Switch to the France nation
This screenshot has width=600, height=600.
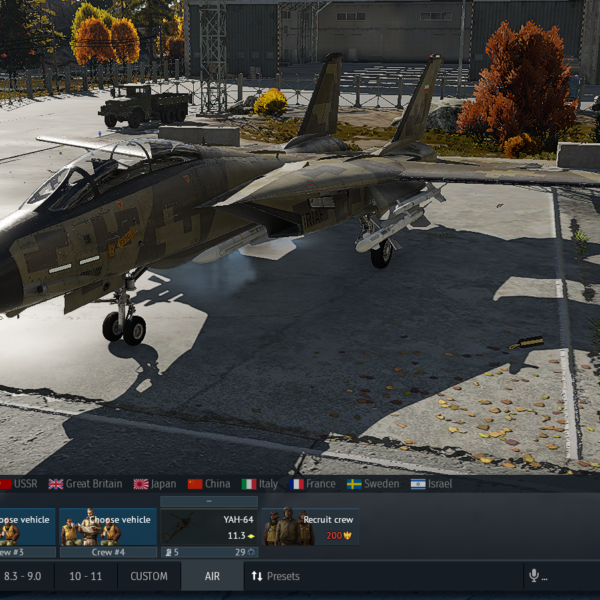tap(313, 484)
